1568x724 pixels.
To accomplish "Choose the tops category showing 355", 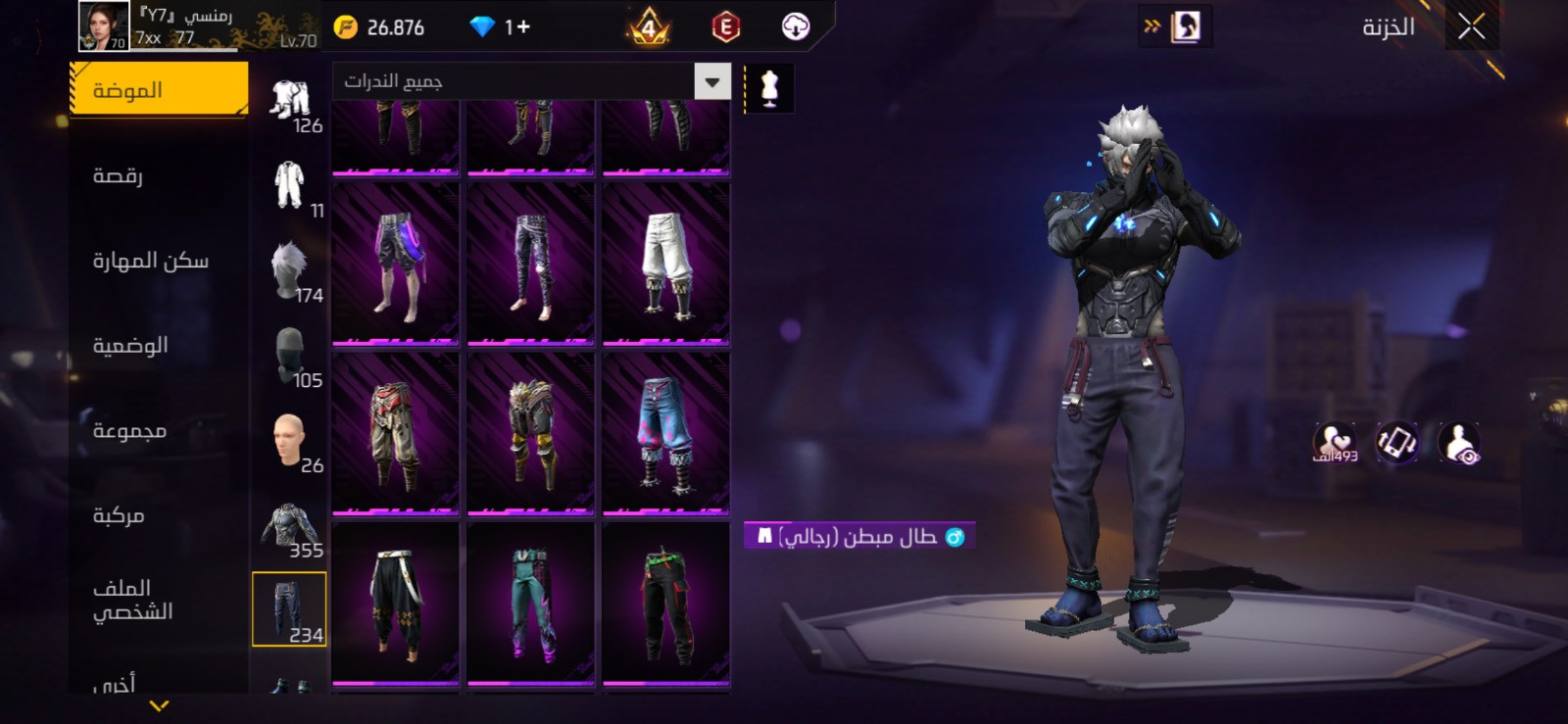I will [x=291, y=528].
